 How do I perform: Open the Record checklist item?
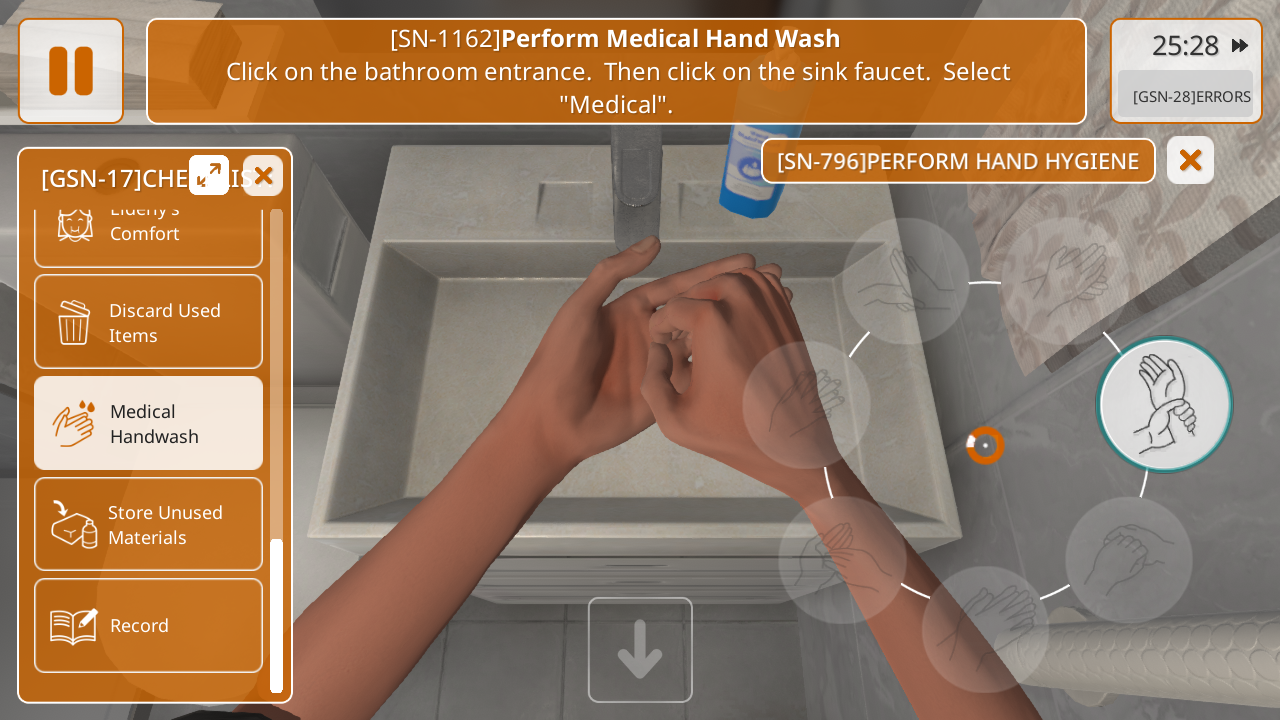coord(148,625)
